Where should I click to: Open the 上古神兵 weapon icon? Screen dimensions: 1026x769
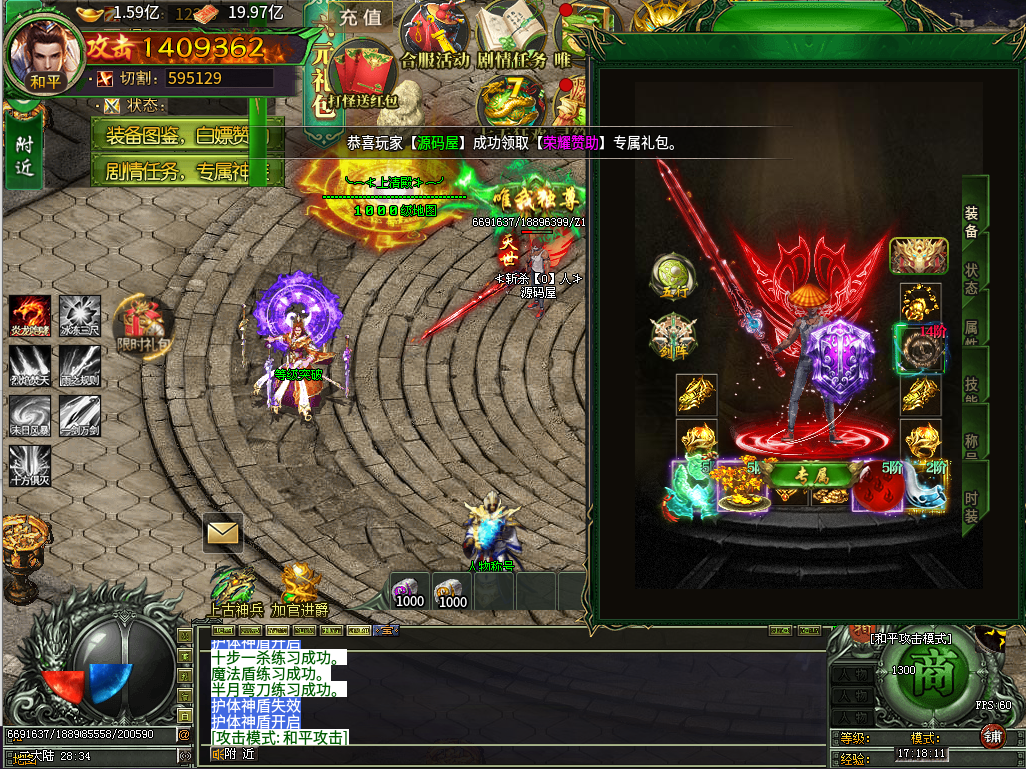235,587
